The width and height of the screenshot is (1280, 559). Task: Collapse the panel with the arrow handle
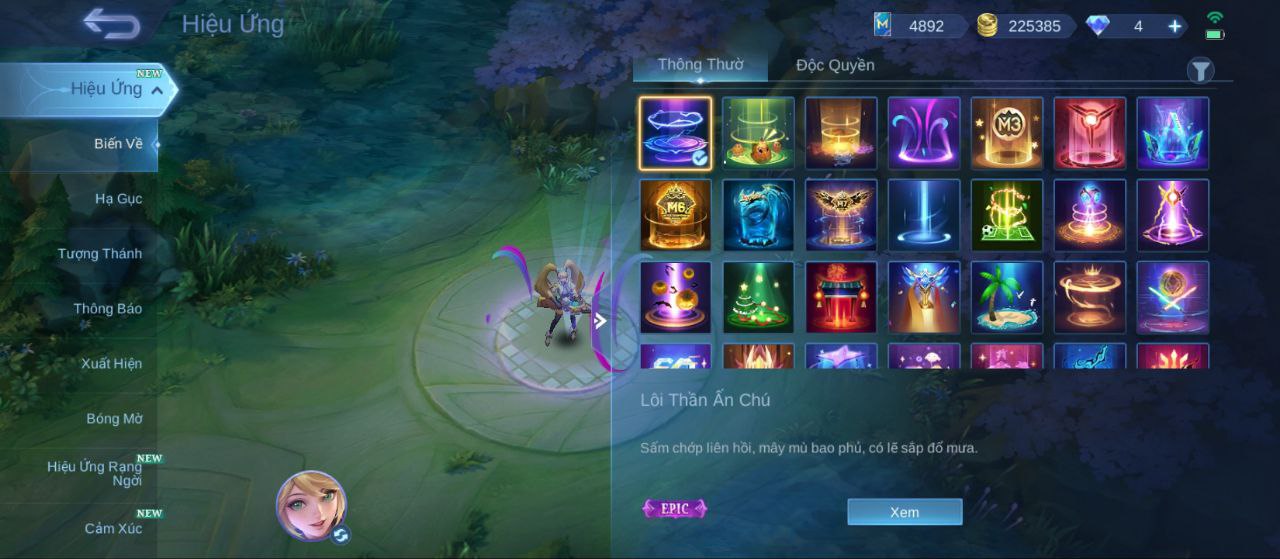[600, 321]
